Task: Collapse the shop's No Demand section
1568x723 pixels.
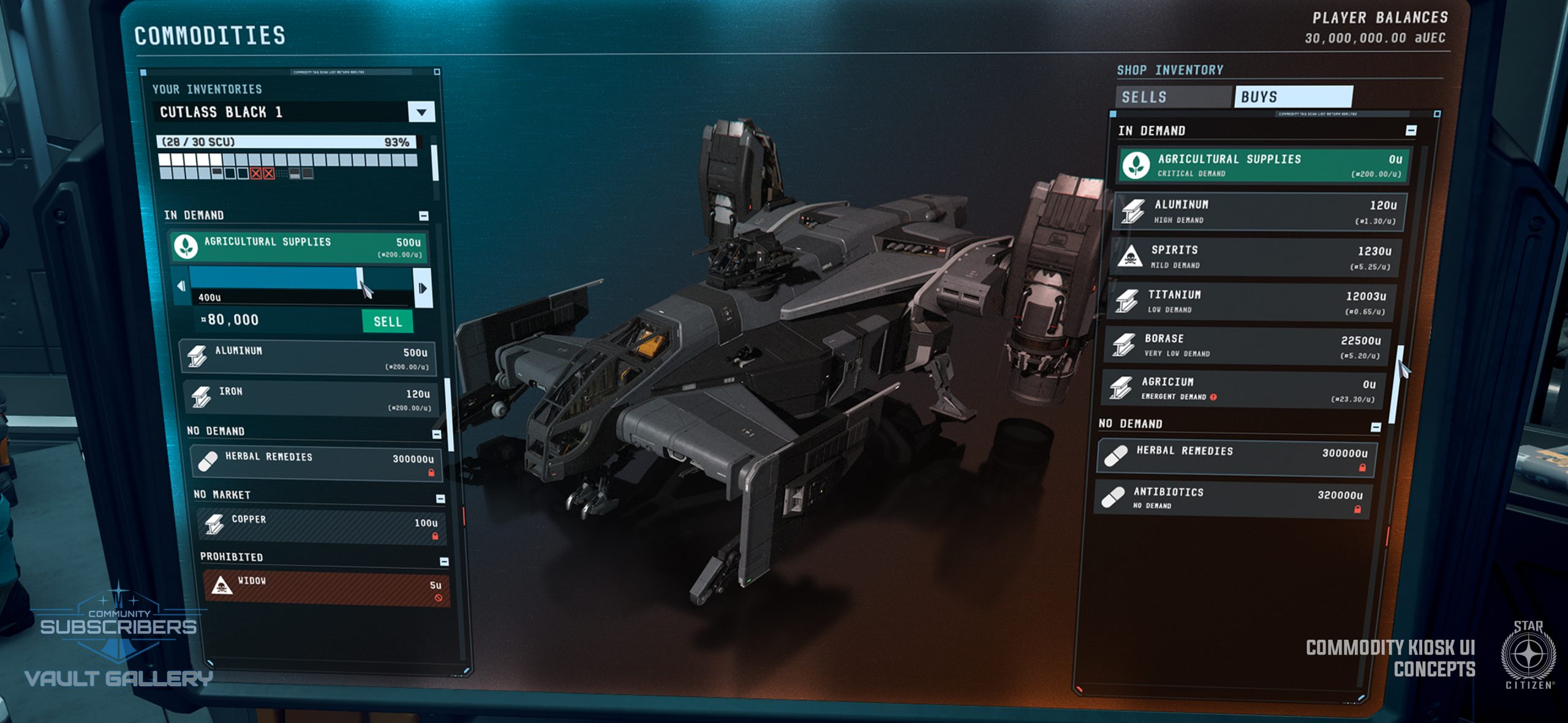Action: [x=1376, y=427]
